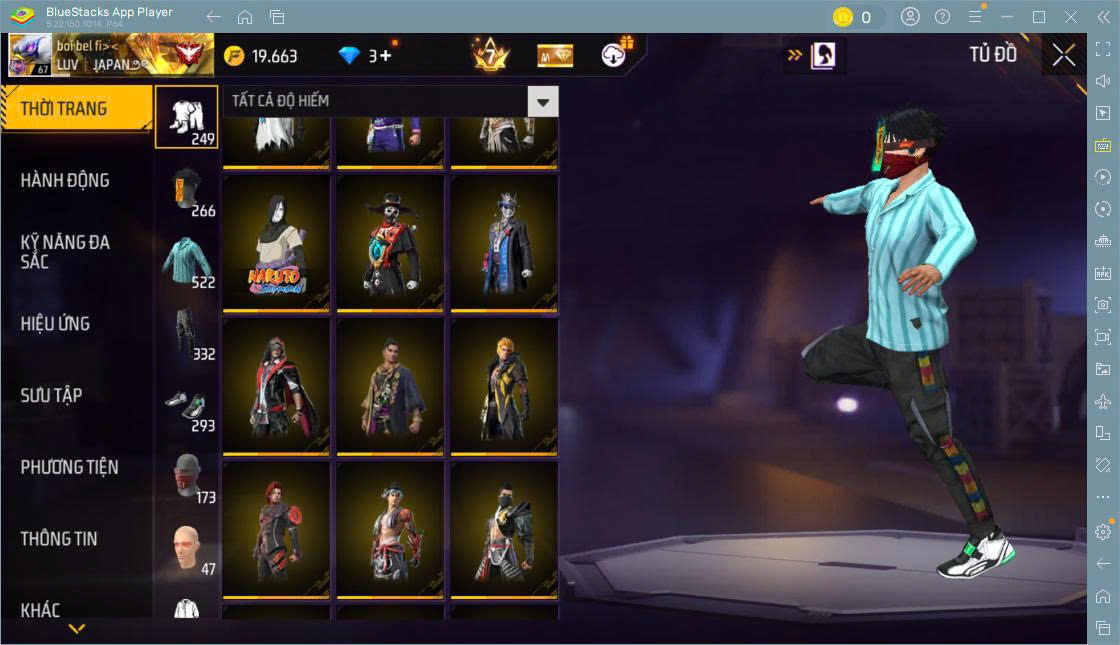Image resolution: width=1120 pixels, height=645 pixels.
Task: Maximize the BlueStacks window
Action: tap(1039, 17)
